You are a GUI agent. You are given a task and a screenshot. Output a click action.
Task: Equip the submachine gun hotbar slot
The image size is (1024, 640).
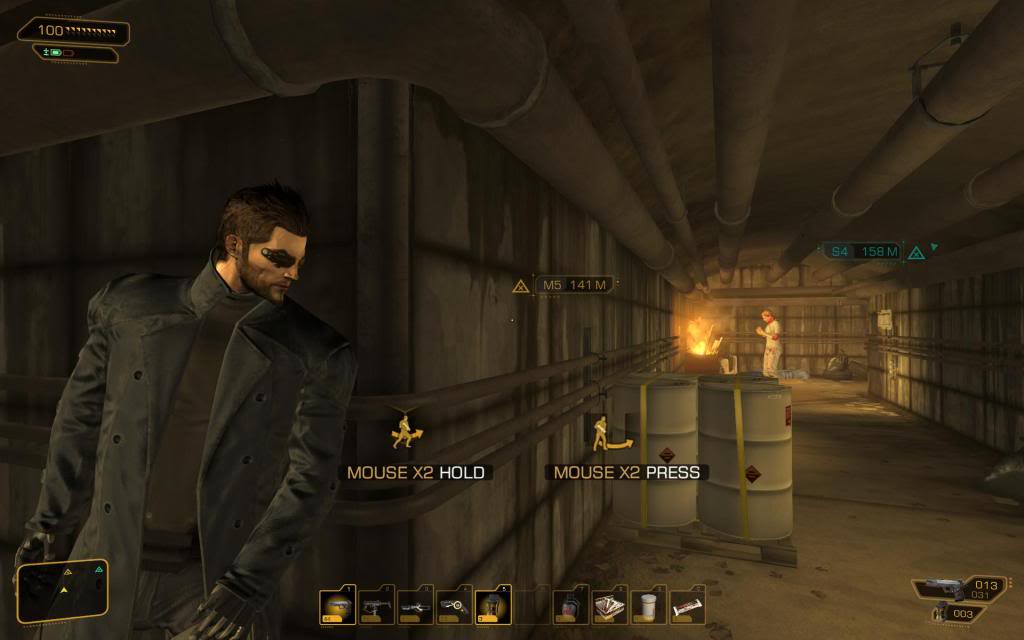coord(377,606)
